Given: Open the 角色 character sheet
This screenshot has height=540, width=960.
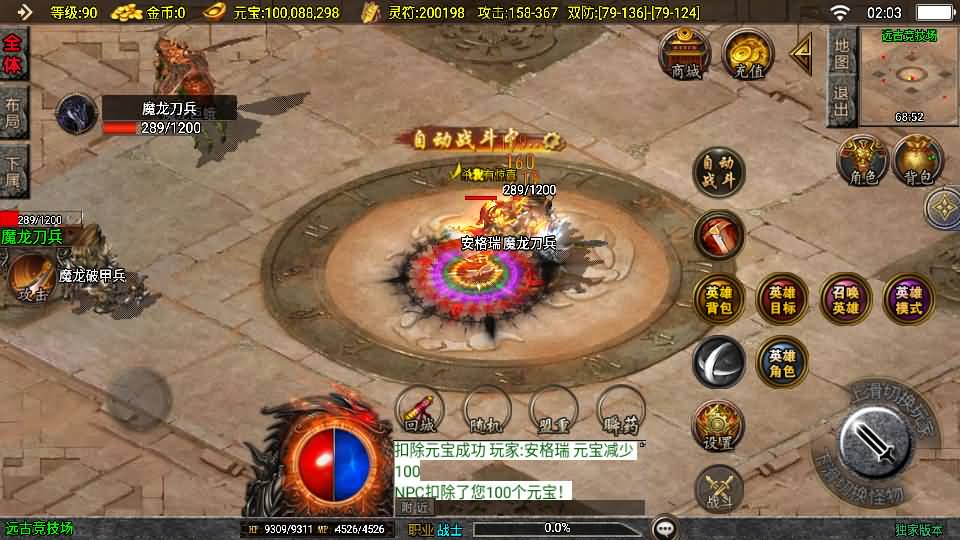Looking at the screenshot, I should coord(862,162).
